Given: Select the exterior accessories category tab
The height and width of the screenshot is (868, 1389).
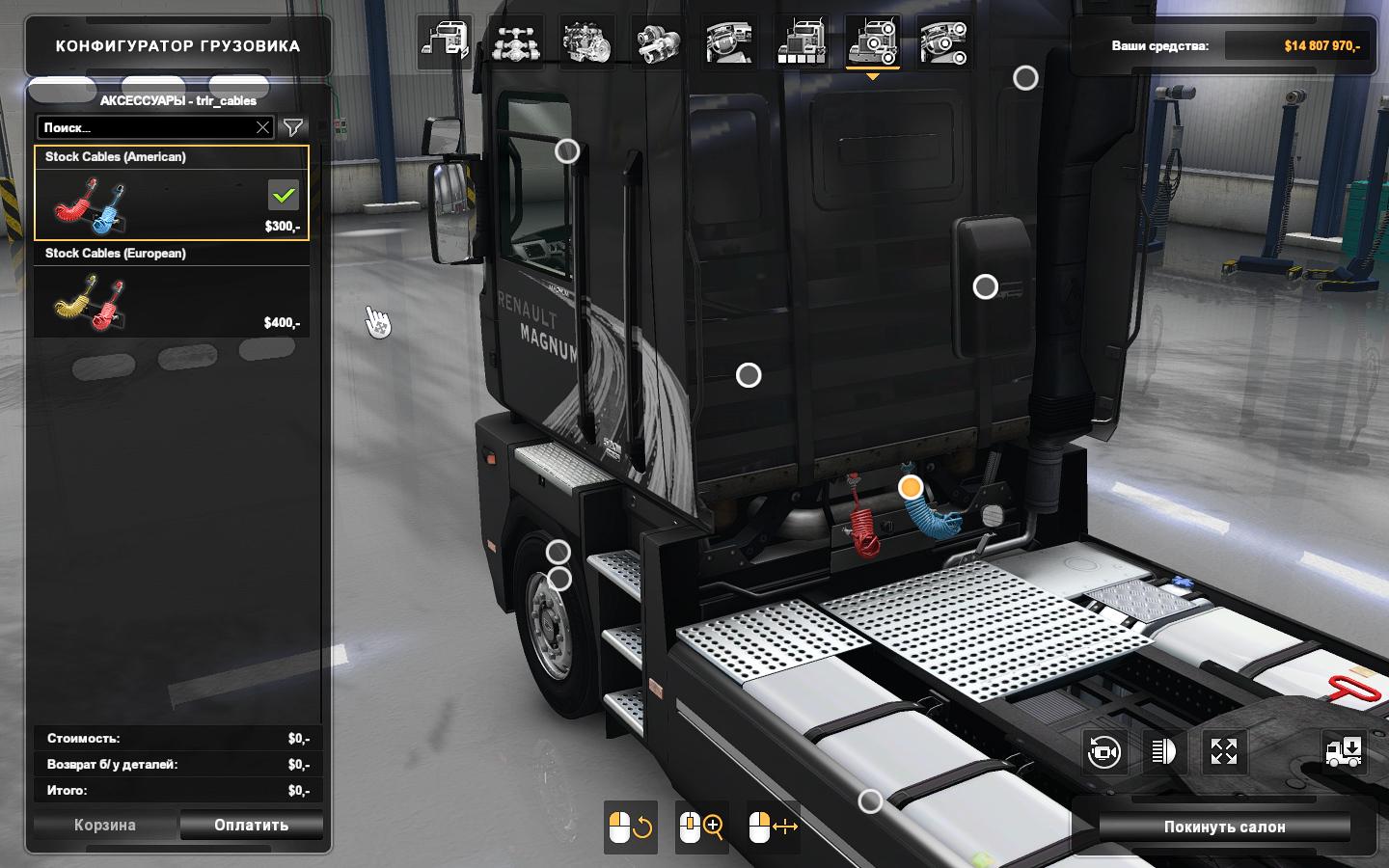Looking at the screenshot, I should pos(873,42).
